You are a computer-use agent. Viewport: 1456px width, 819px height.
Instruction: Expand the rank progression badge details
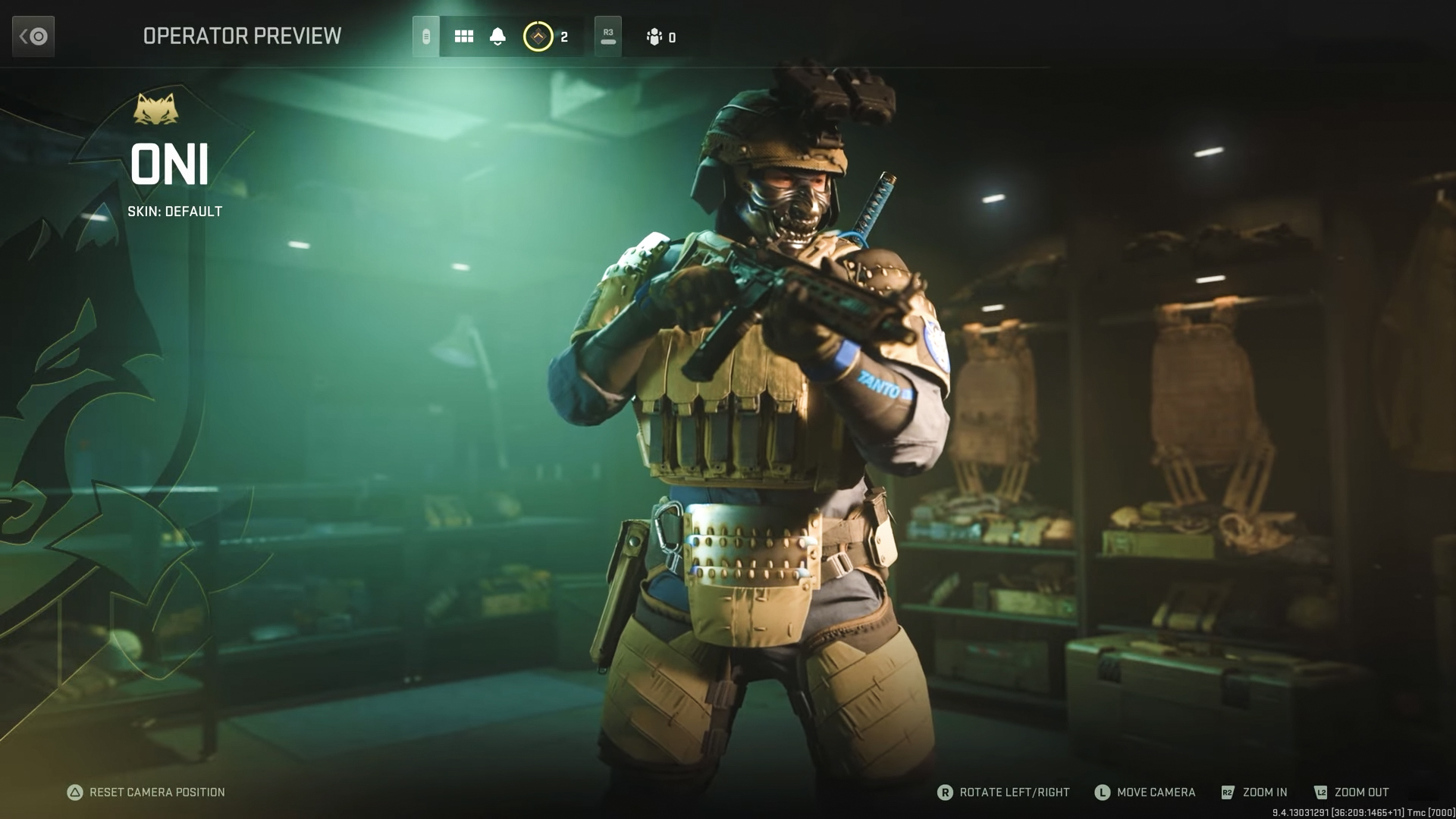538,36
